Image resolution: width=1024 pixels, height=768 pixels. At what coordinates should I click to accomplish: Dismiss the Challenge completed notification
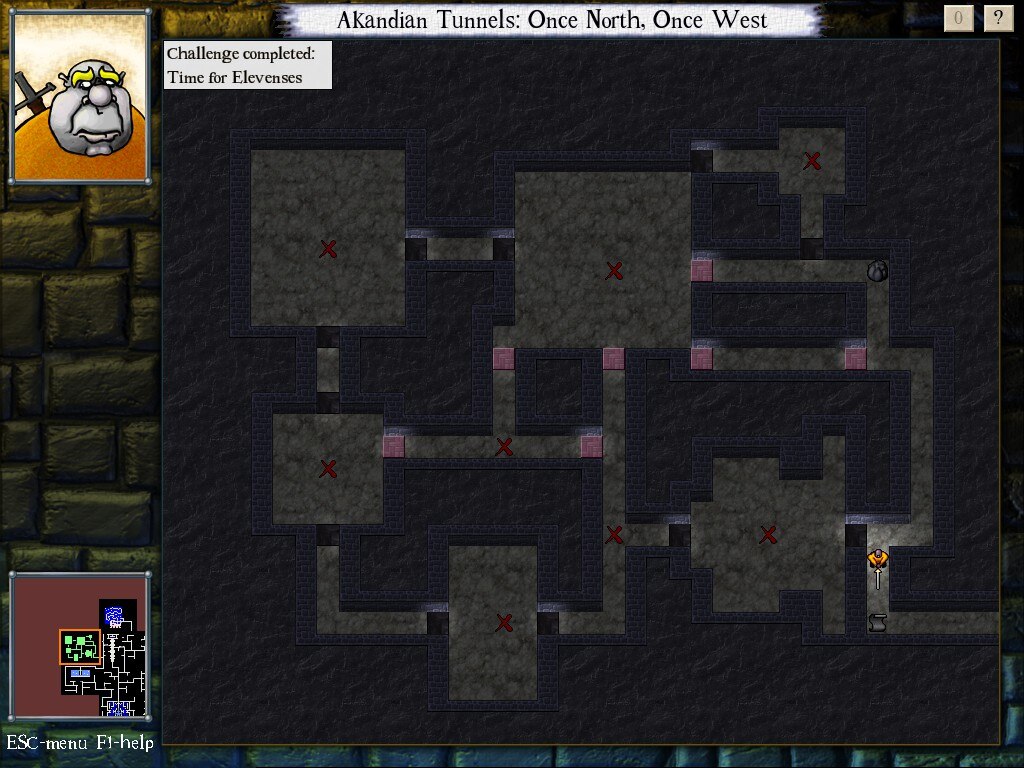(247, 65)
